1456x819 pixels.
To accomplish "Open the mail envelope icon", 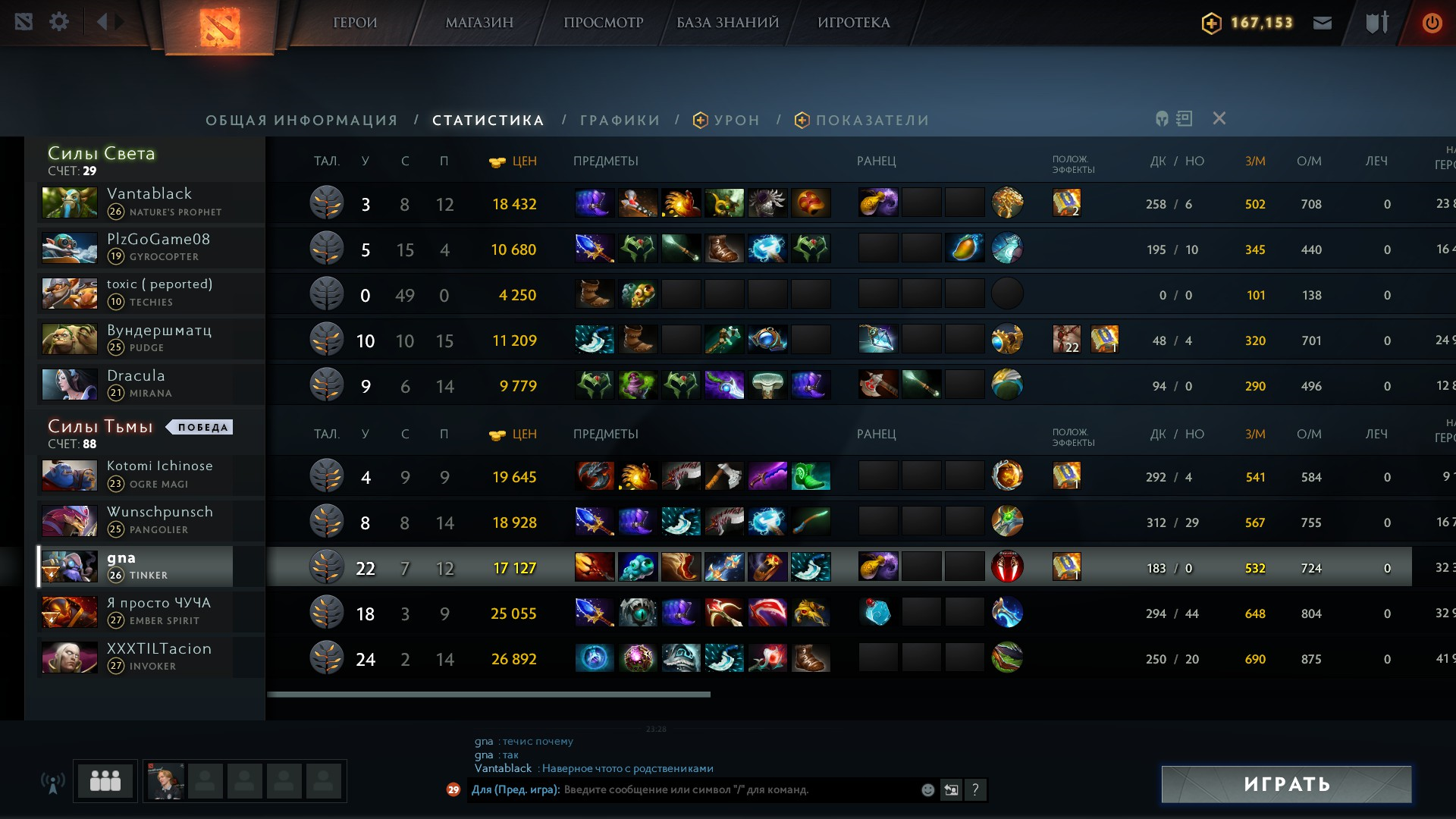I will click(x=1323, y=23).
